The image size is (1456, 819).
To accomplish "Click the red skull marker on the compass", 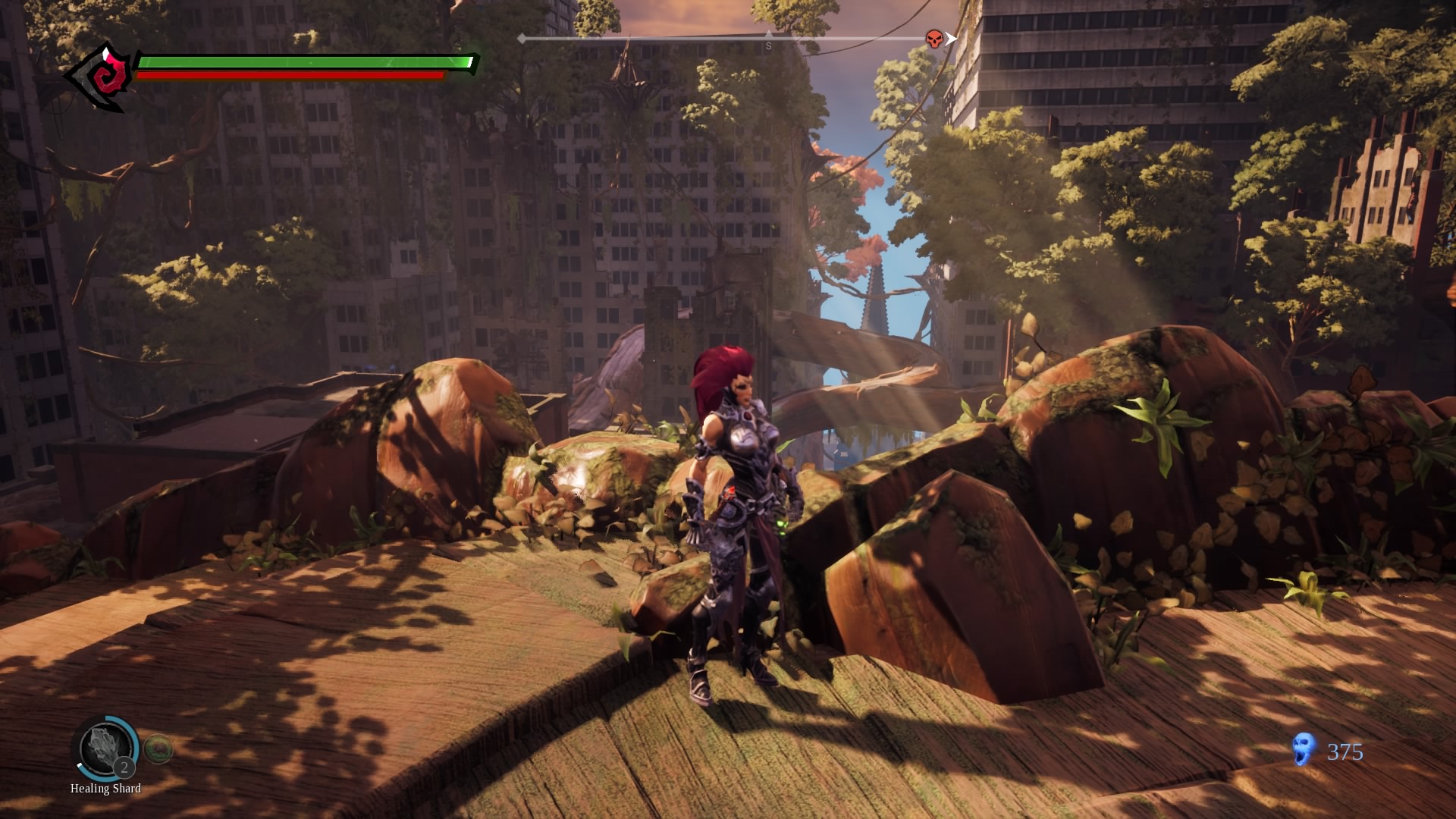I will pyautogui.click(x=935, y=39).
